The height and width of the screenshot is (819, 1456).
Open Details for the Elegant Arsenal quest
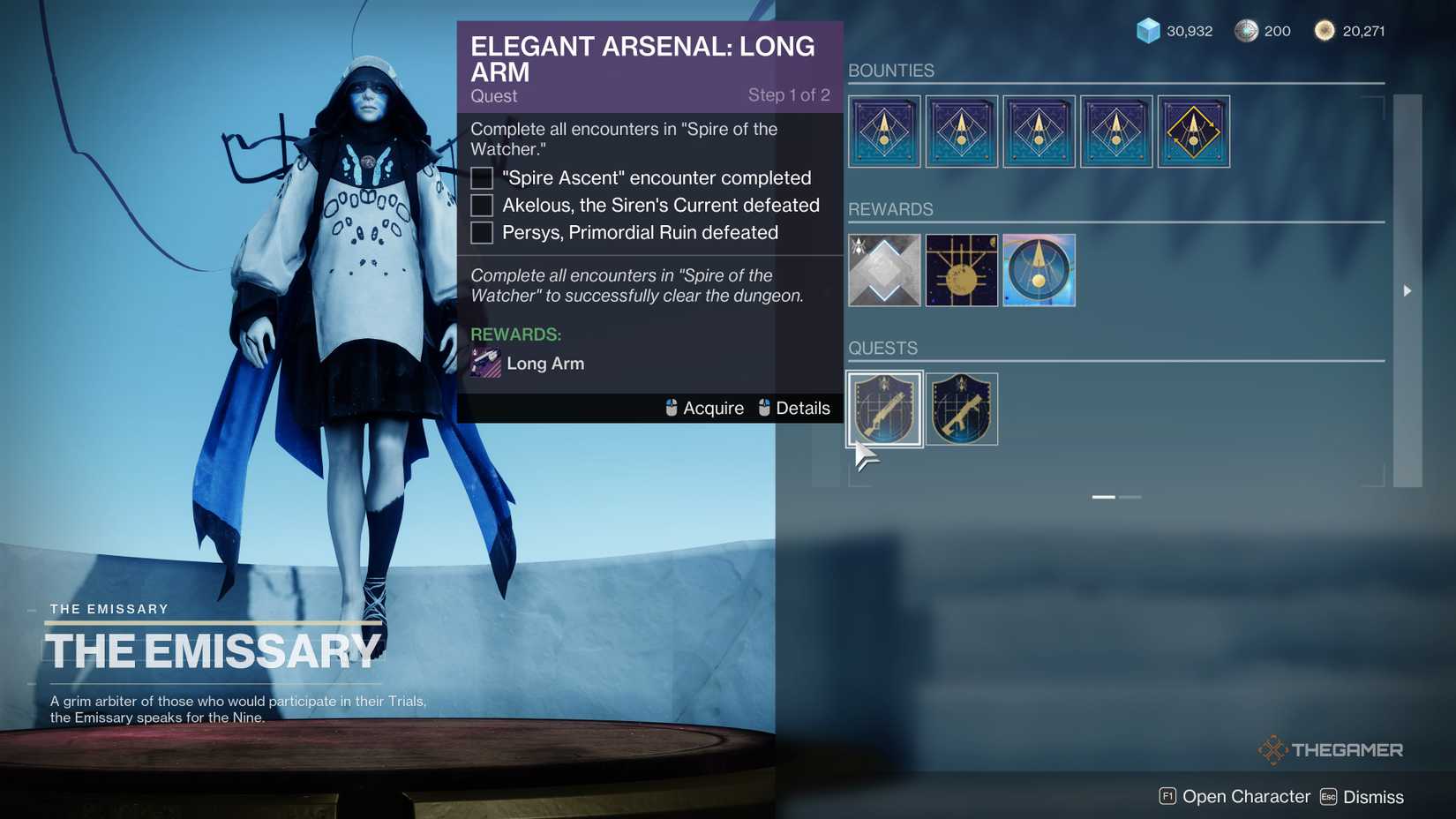coord(795,408)
